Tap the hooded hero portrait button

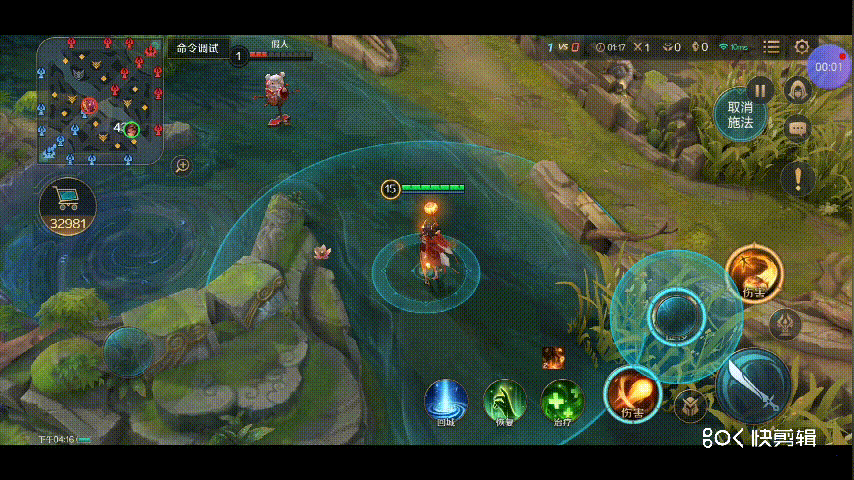click(797, 91)
